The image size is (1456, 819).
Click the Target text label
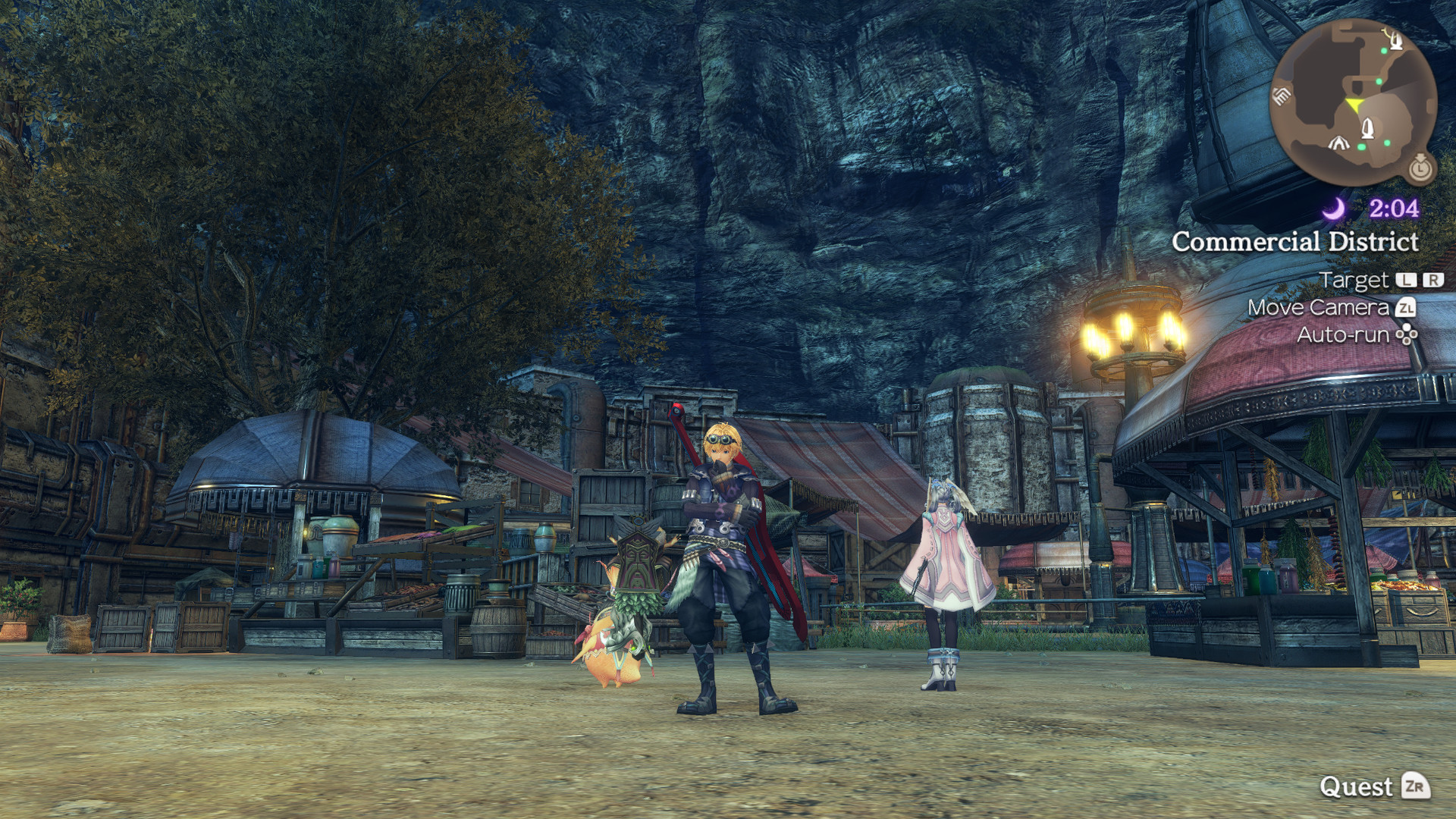[x=1354, y=280]
